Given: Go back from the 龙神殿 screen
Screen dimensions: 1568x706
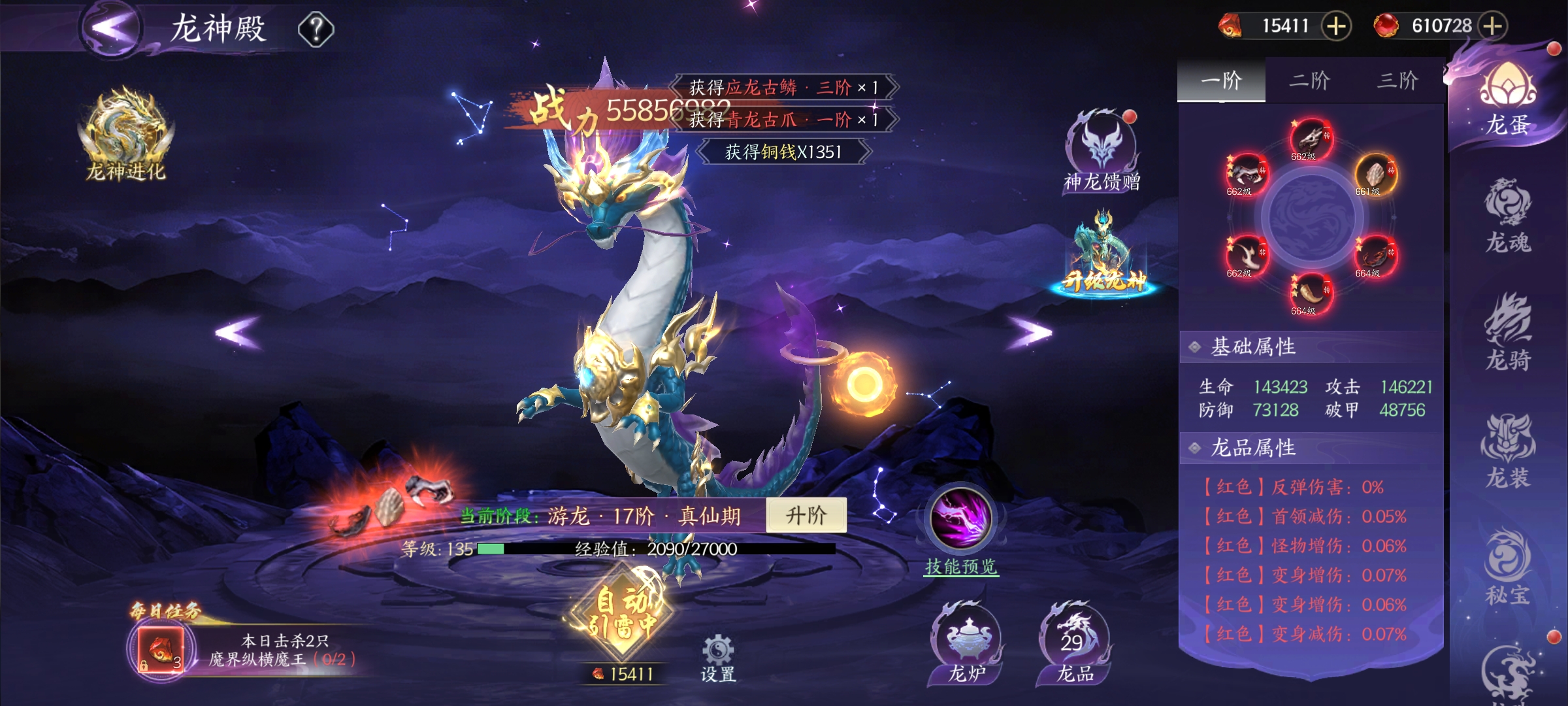Looking at the screenshot, I should coord(112,28).
